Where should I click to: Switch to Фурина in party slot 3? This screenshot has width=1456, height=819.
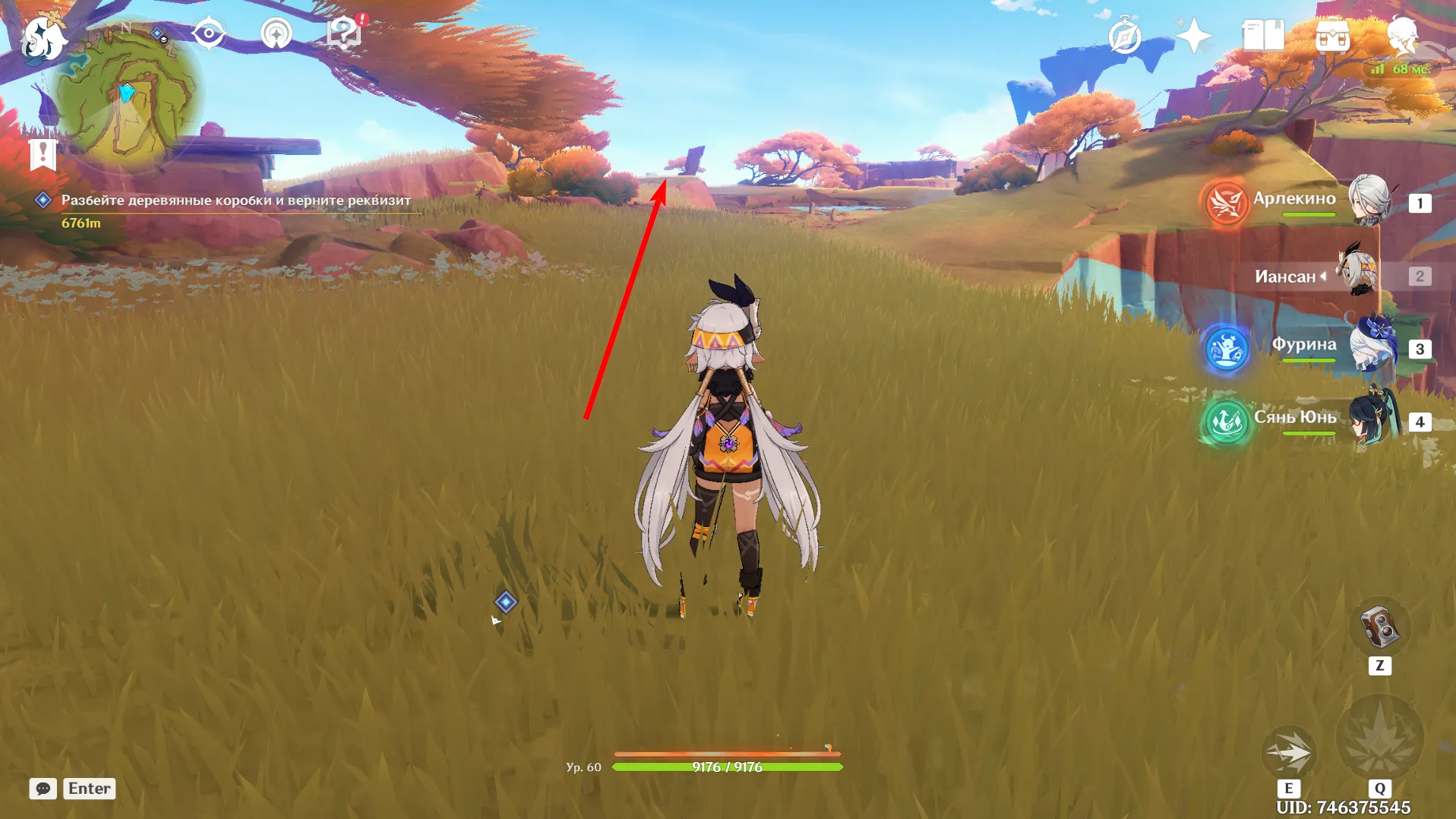click(1307, 346)
